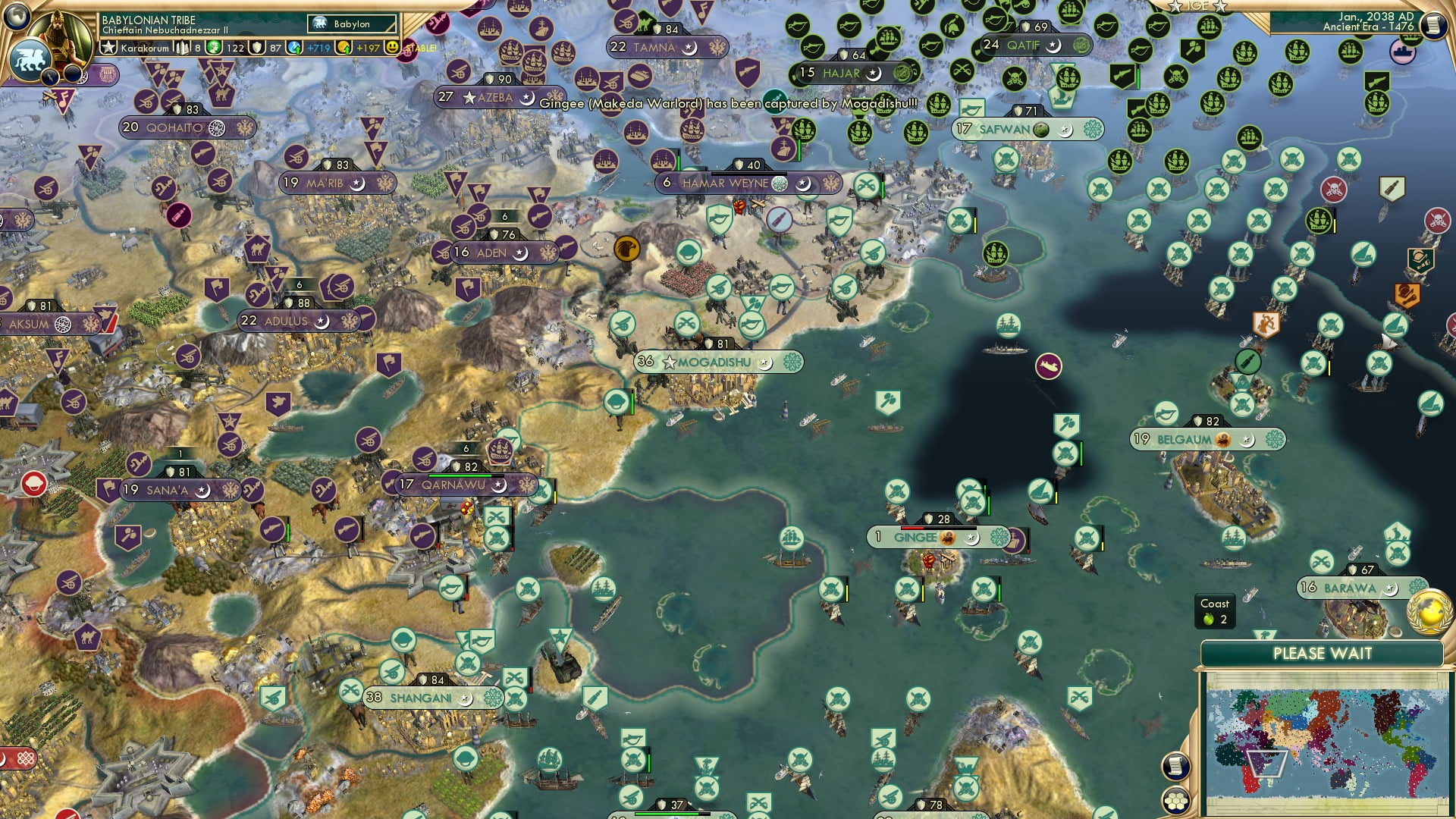Click the +197 gold income indicator
Image resolution: width=1456 pixels, height=819 pixels.
tap(366, 47)
